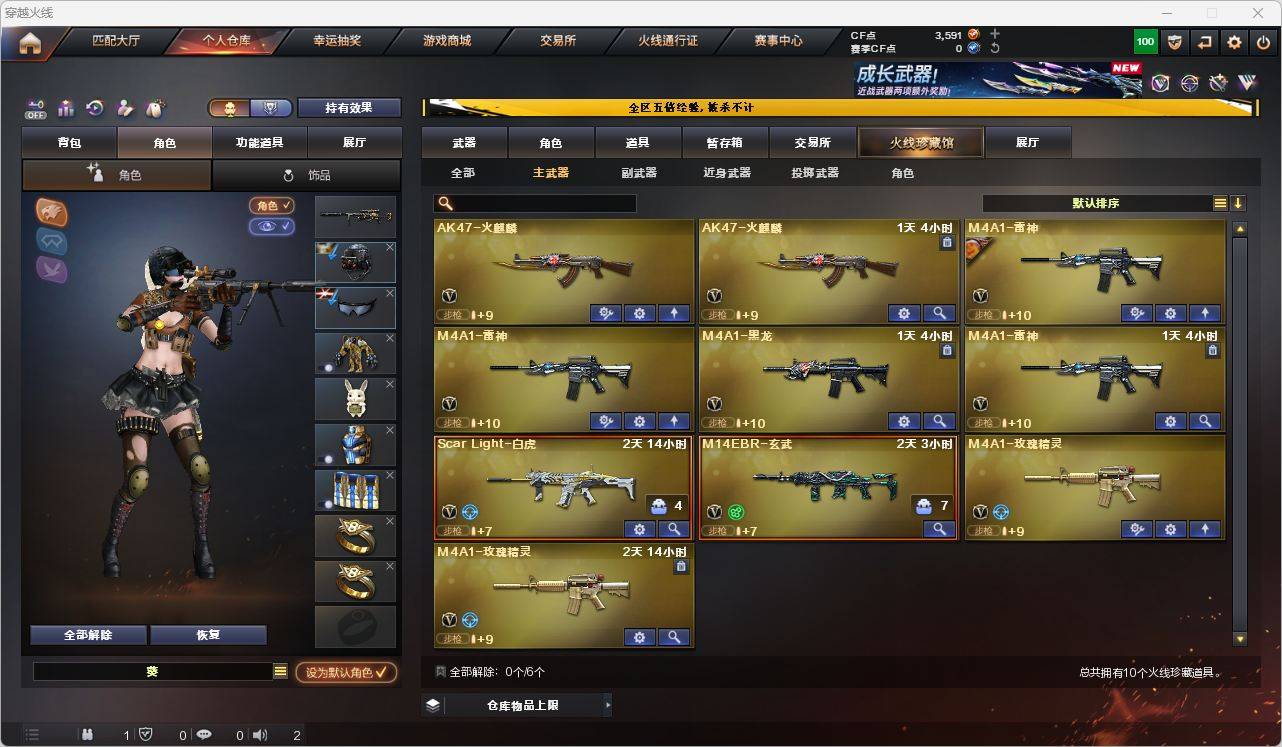
Task: Click the game exit power icon top right
Action: (x=1262, y=41)
